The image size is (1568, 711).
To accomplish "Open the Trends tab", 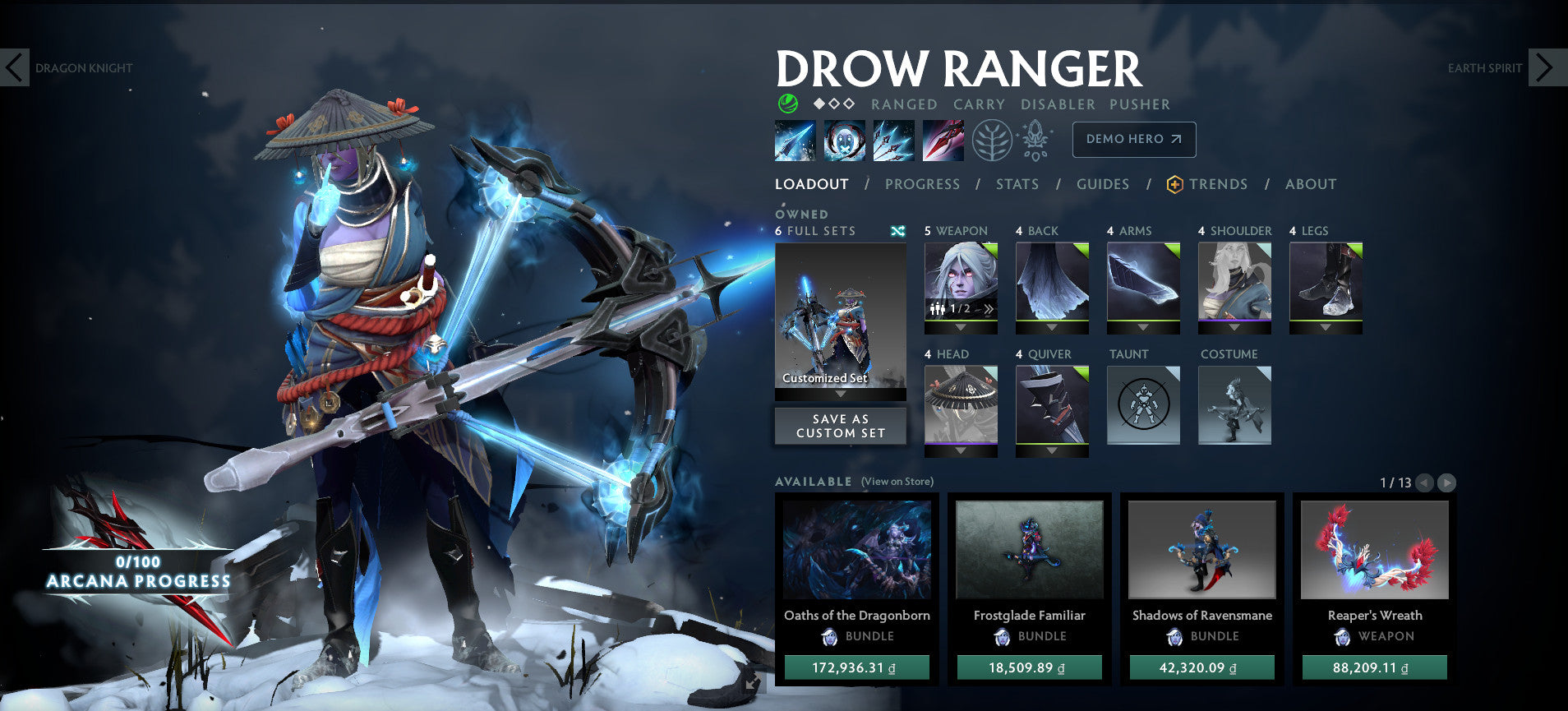I will coord(1220,184).
